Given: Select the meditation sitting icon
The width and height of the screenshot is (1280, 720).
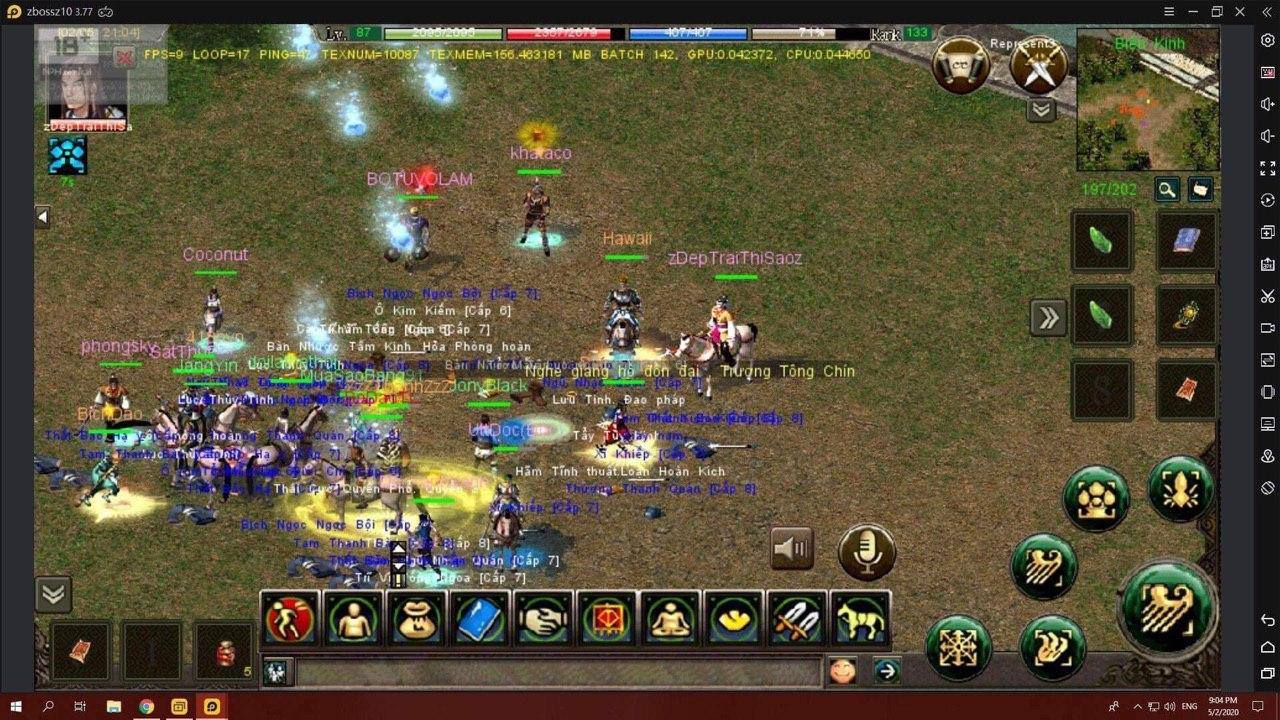Looking at the screenshot, I should (672, 620).
